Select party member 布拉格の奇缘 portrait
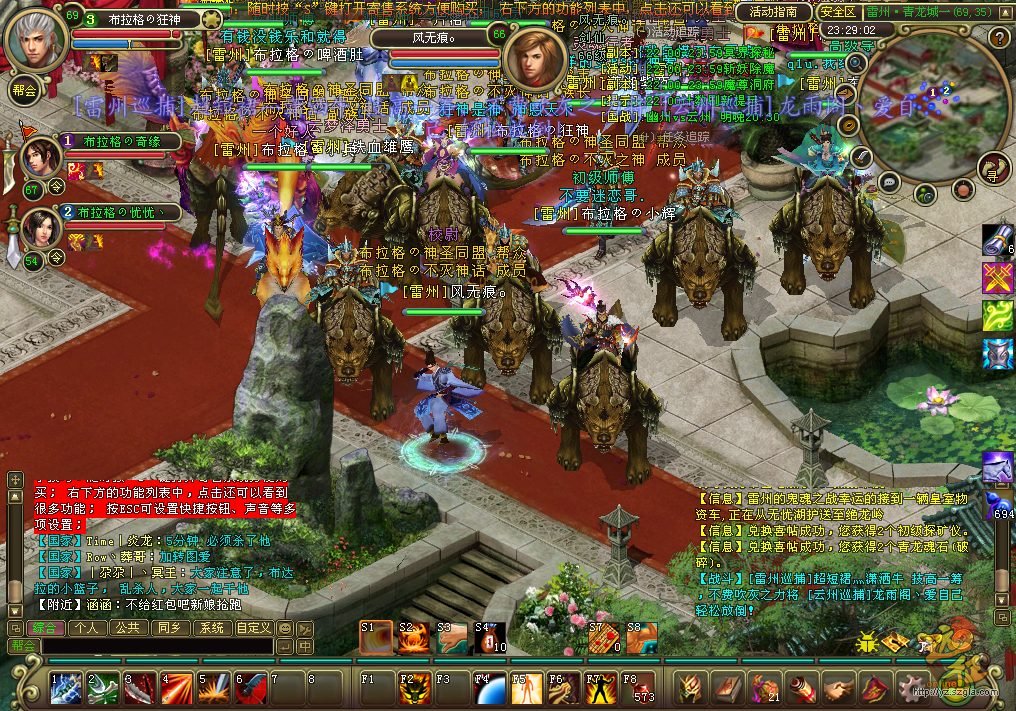Screen dimensions: 1016x711 pyautogui.click(x=42, y=157)
